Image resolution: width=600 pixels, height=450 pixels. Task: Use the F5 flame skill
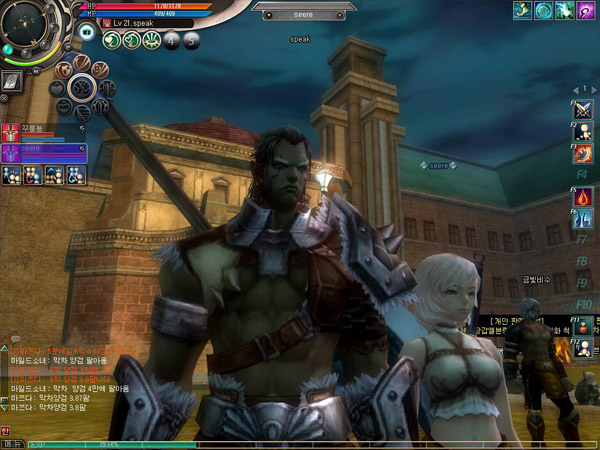tap(583, 197)
